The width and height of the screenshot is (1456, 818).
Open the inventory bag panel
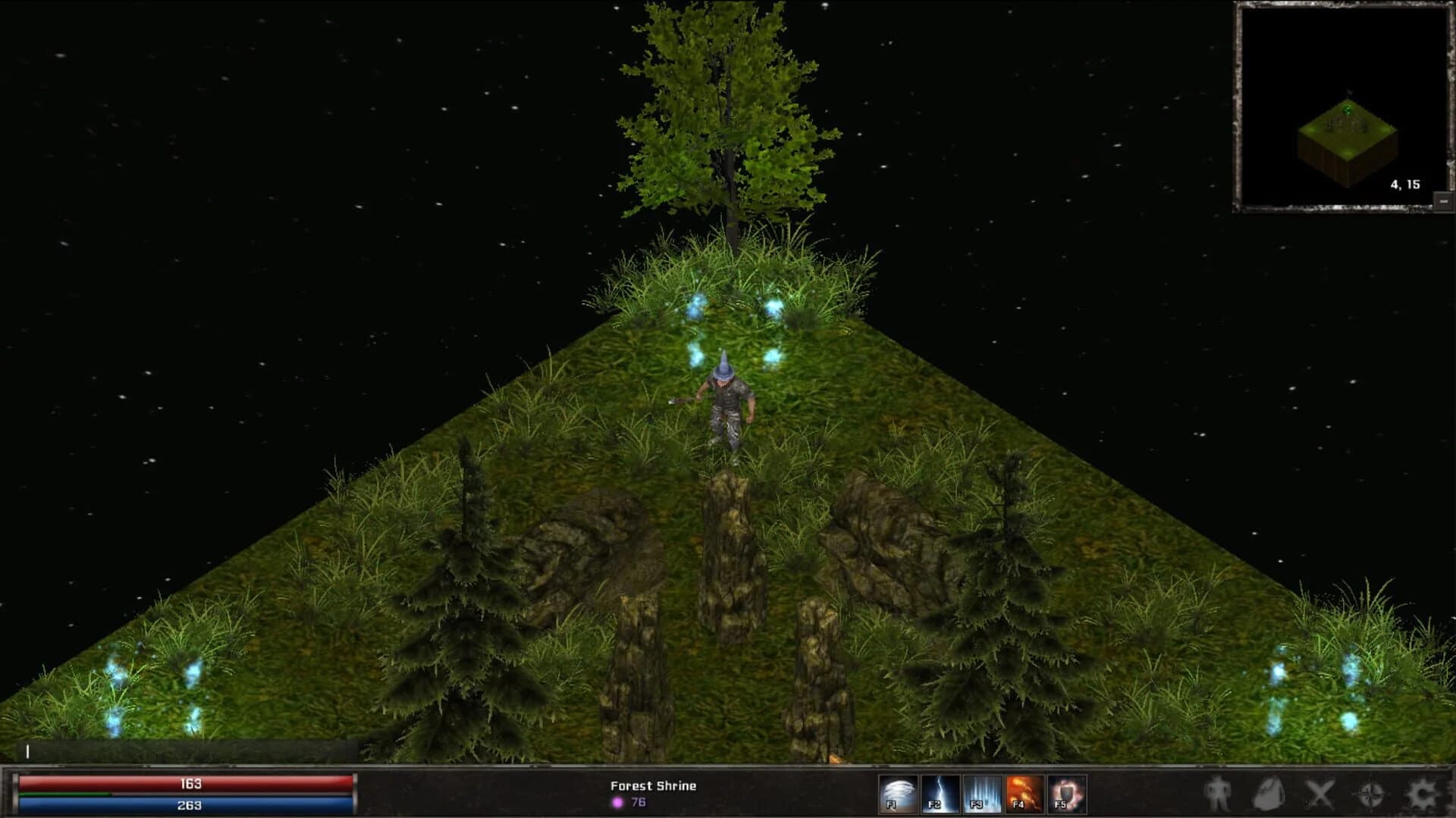tap(1269, 794)
